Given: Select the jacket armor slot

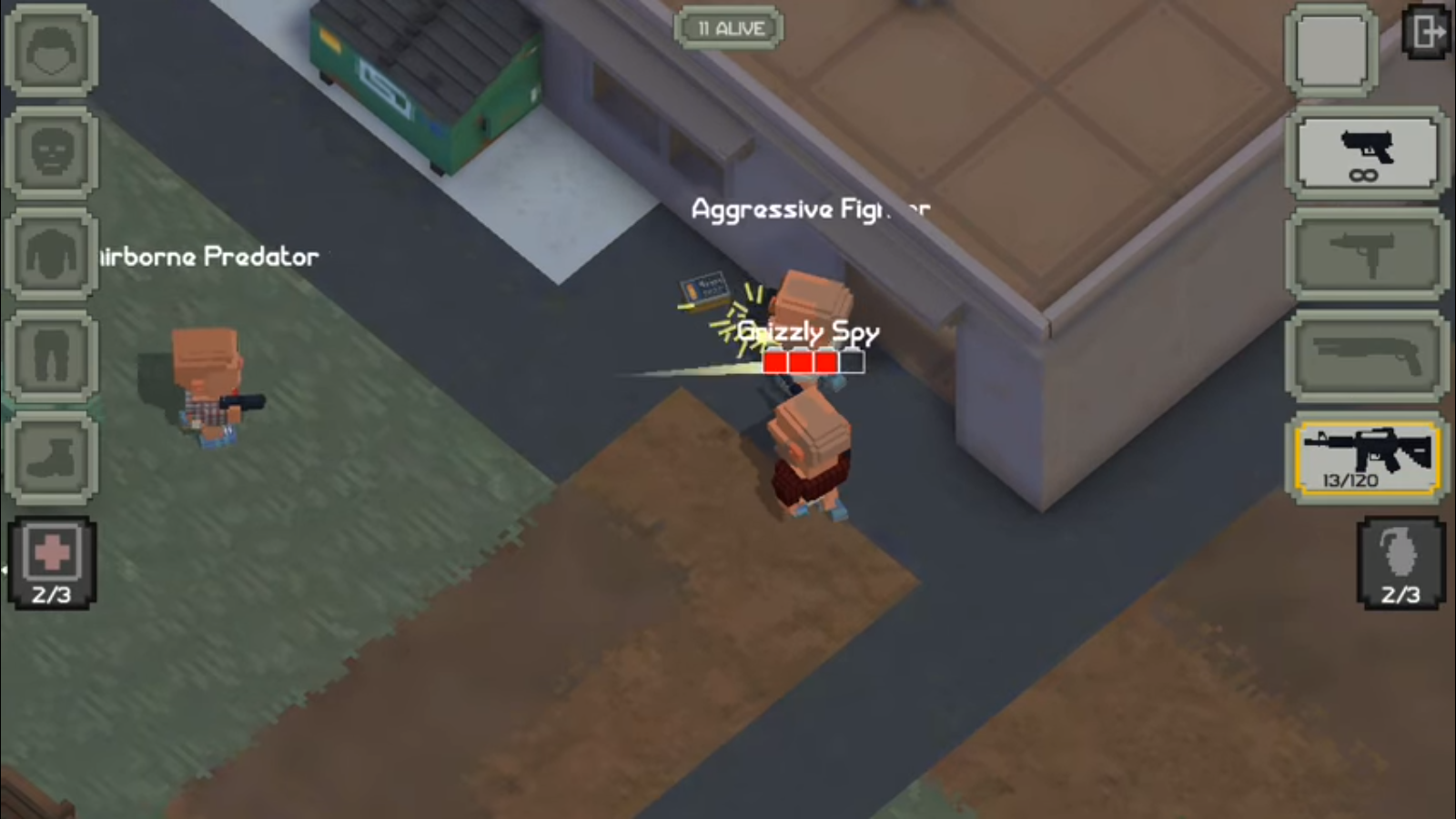Looking at the screenshot, I should (x=51, y=254).
